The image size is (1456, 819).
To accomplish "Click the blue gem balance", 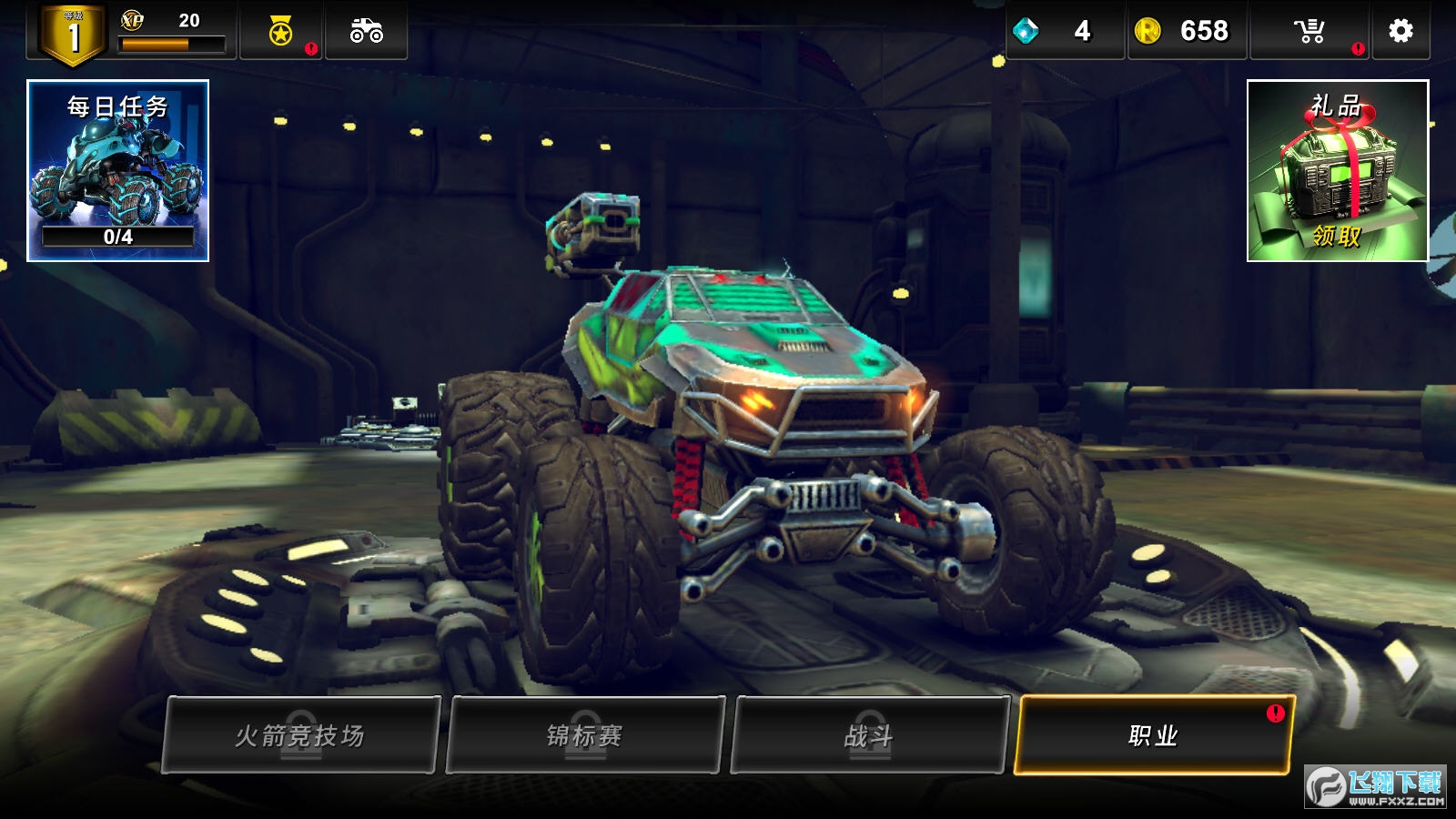I will [1064, 31].
